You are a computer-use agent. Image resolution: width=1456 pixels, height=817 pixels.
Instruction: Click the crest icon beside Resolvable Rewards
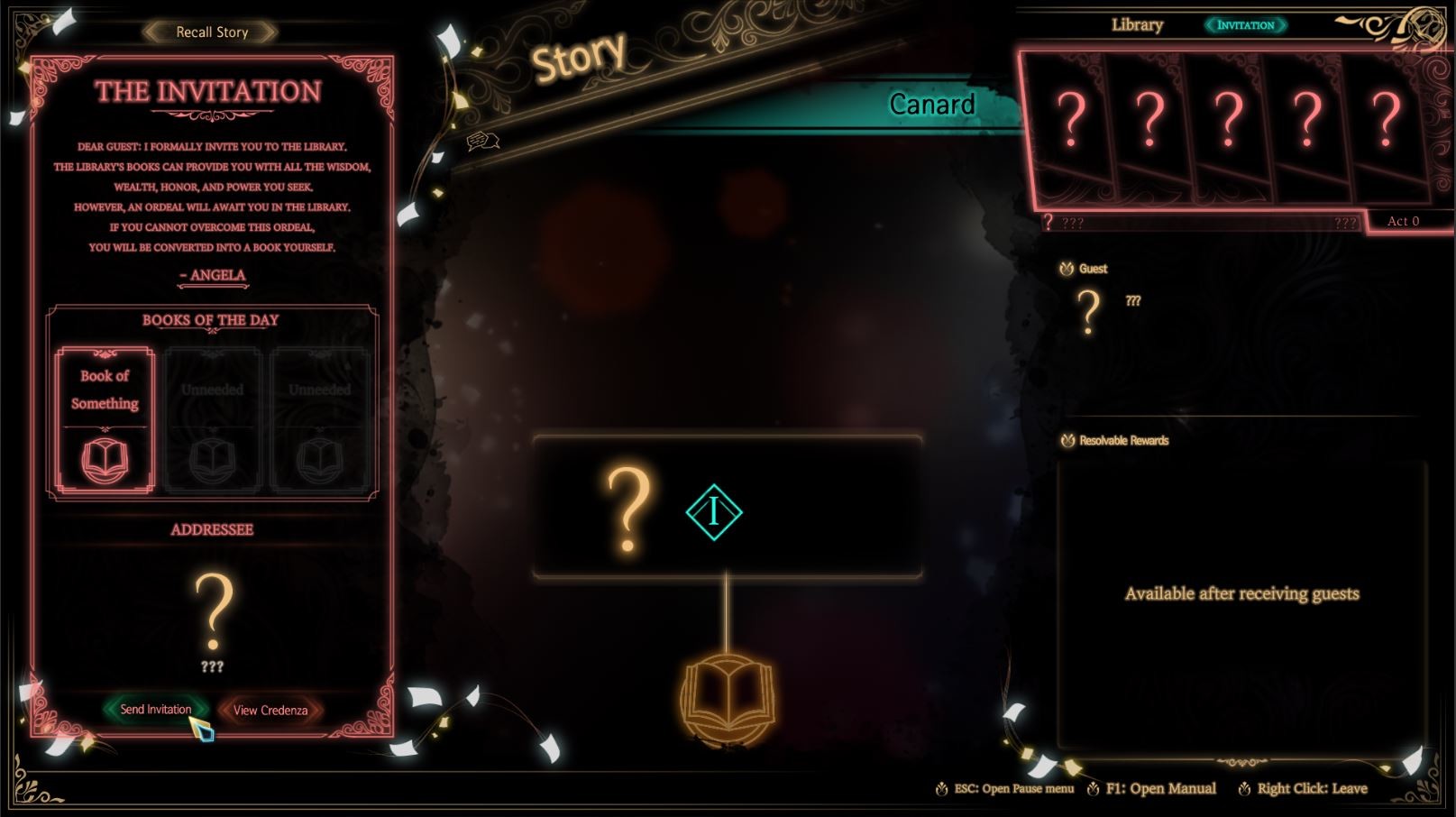(x=1067, y=441)
